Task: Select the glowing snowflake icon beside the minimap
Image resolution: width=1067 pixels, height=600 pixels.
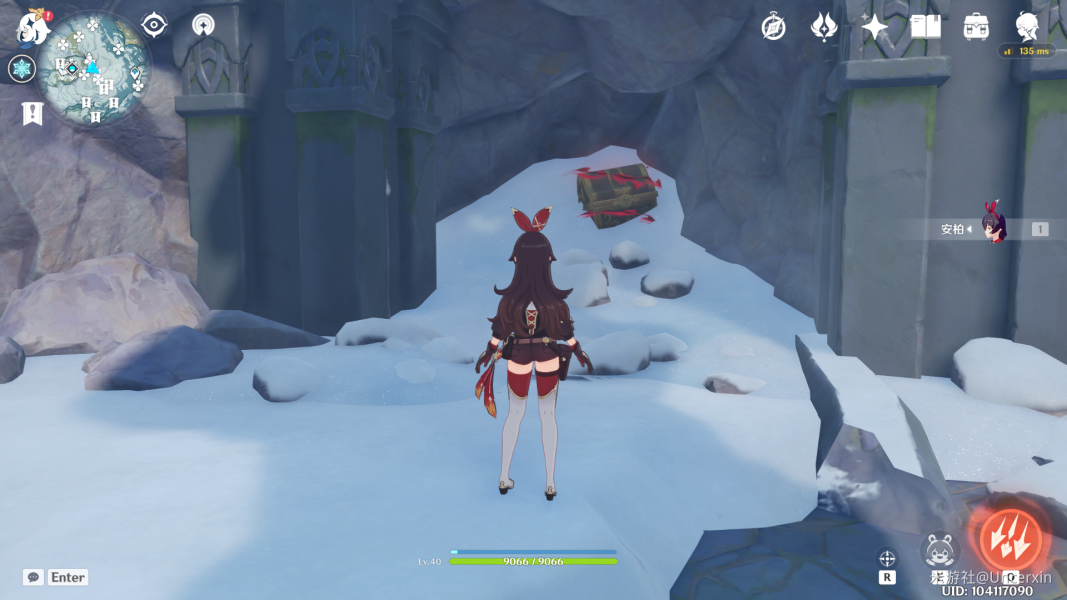Action: pyautogui.click(x=22, y=69)
